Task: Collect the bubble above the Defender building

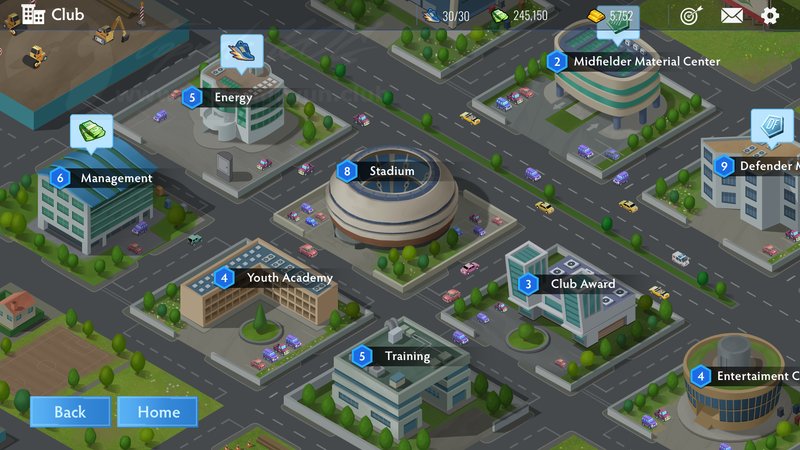Action: [772, 127]
